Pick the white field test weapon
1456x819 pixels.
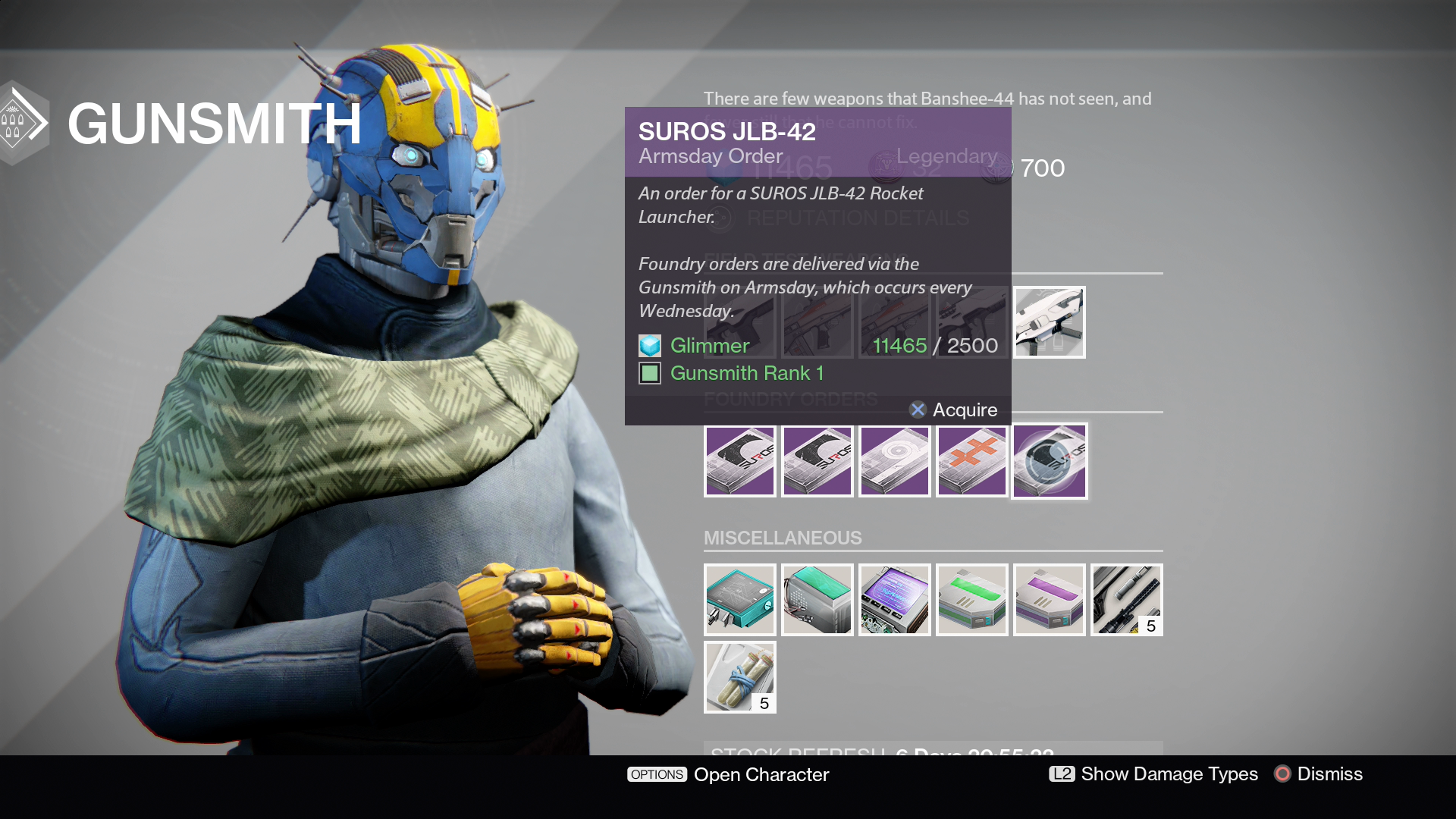1050,322
